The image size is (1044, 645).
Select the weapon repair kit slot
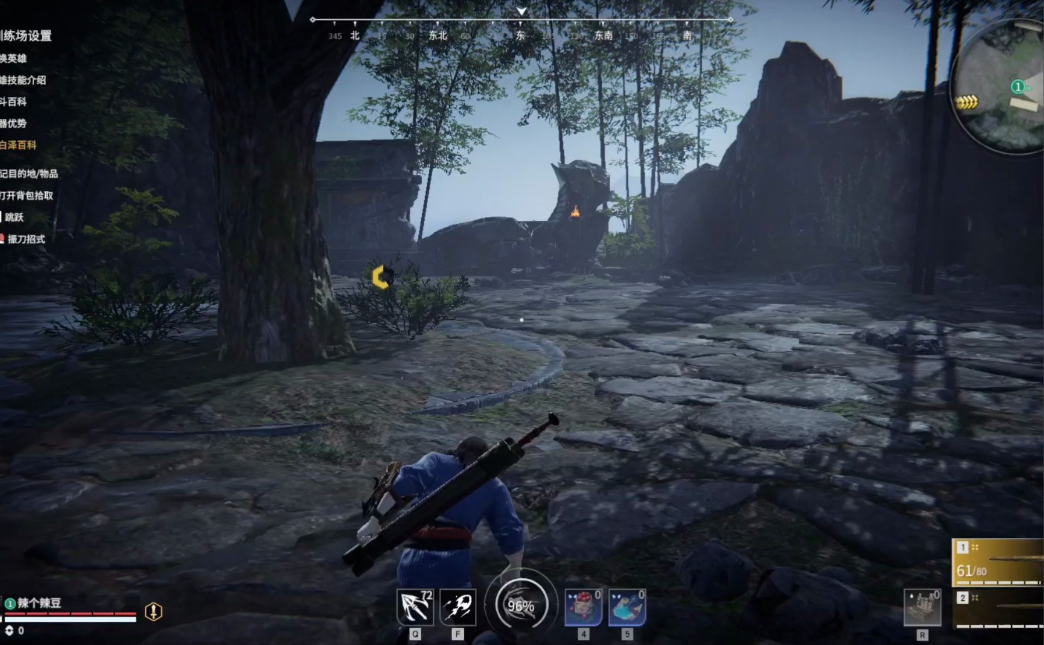coord(922,607)
